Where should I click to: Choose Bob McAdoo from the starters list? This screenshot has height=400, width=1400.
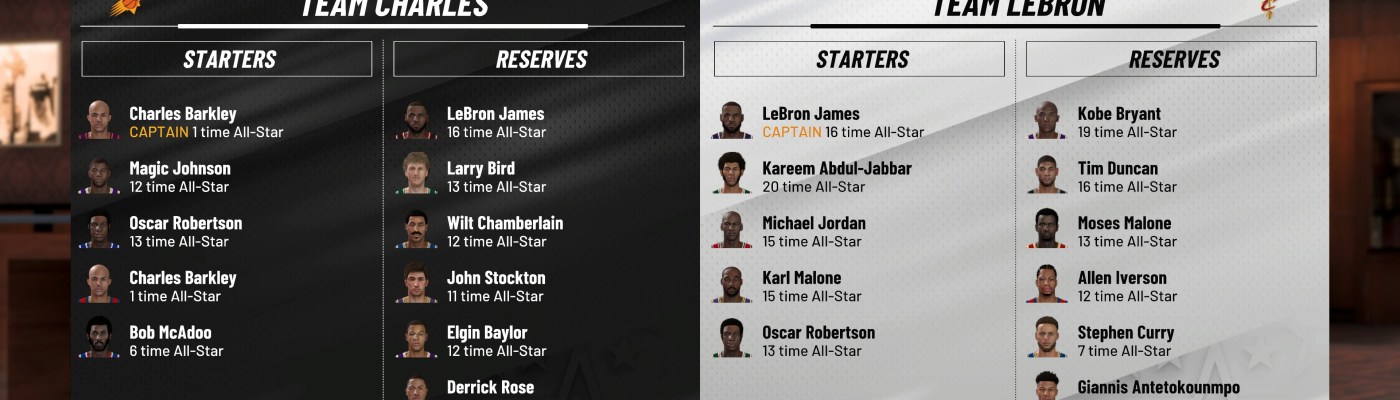(x=170, y=341)
